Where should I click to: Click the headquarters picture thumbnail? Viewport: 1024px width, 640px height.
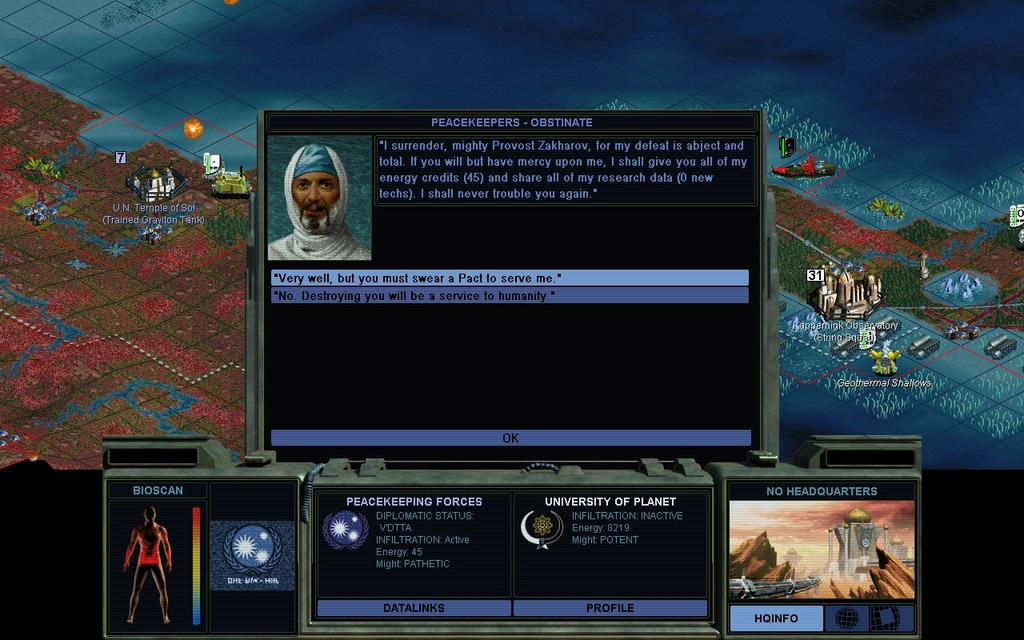tap(821, 550)
